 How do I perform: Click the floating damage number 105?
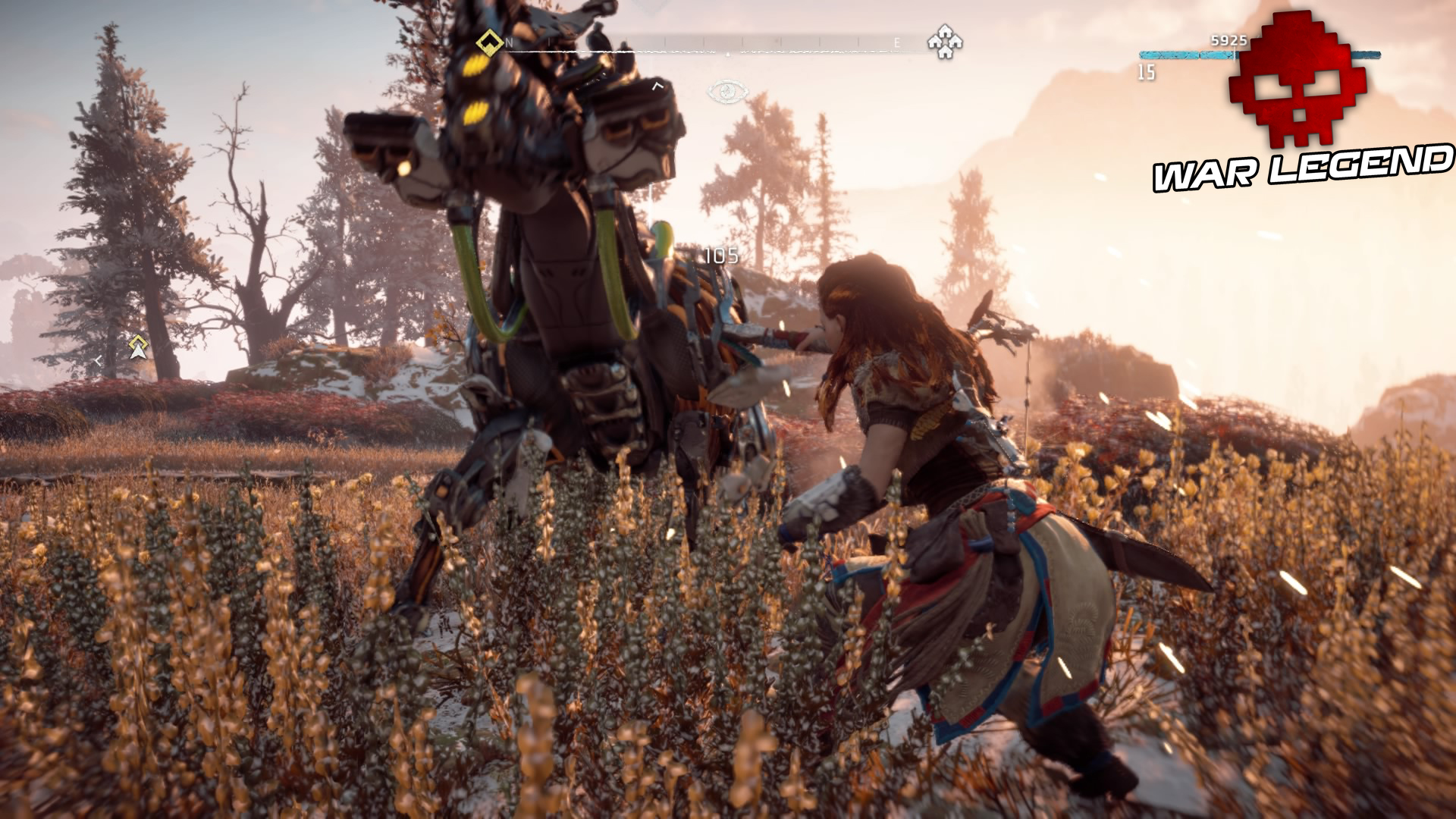click(720, 256)
